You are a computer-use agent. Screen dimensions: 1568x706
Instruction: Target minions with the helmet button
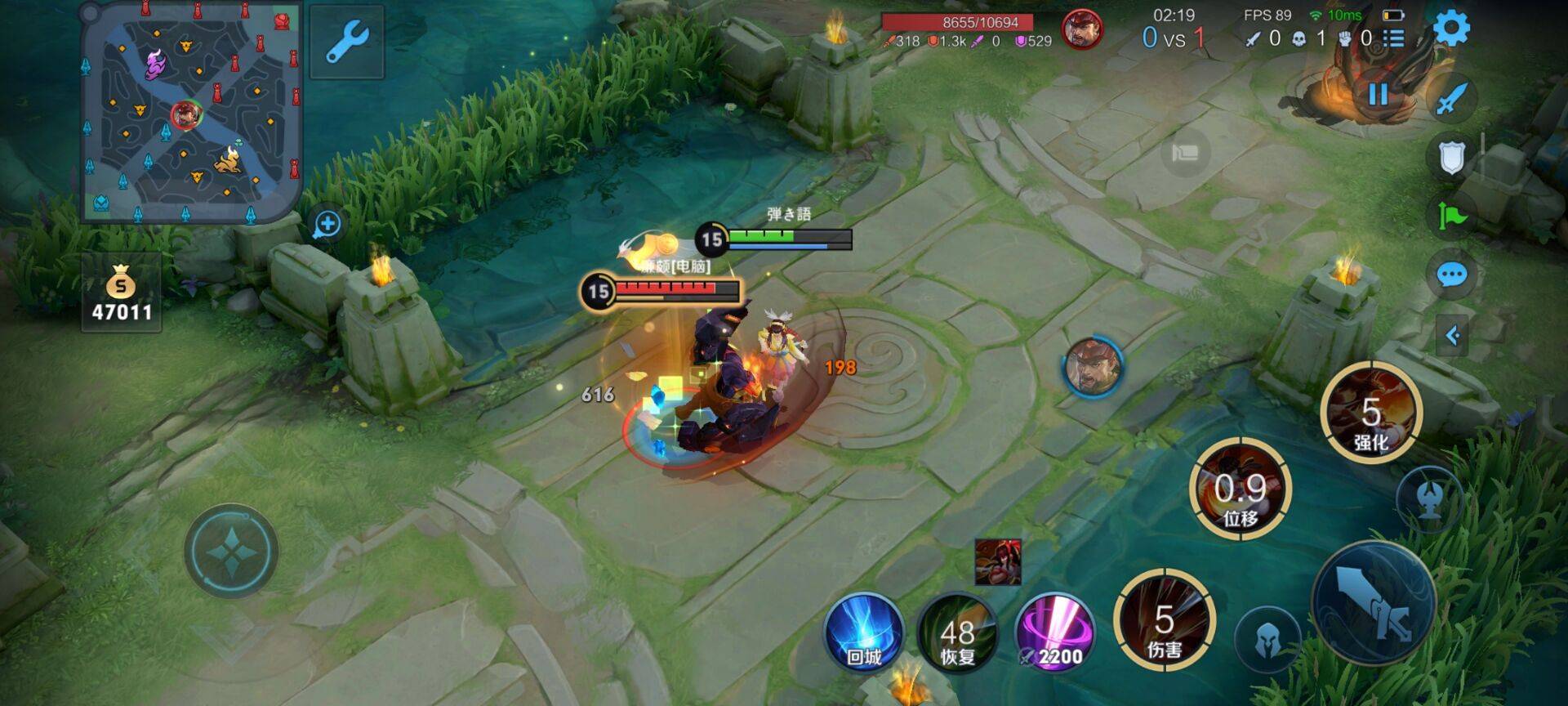pos(1267,637)
